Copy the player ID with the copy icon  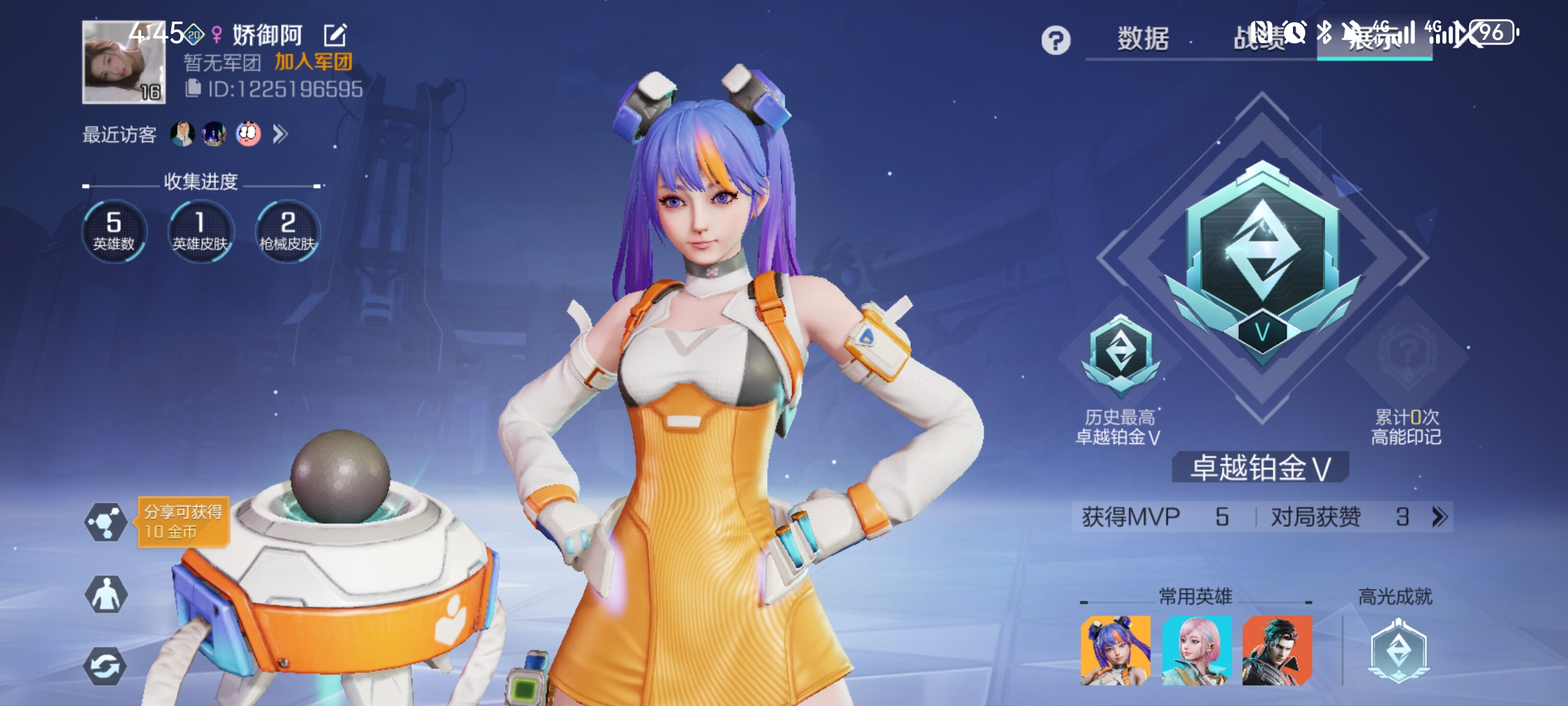(193, 88)
